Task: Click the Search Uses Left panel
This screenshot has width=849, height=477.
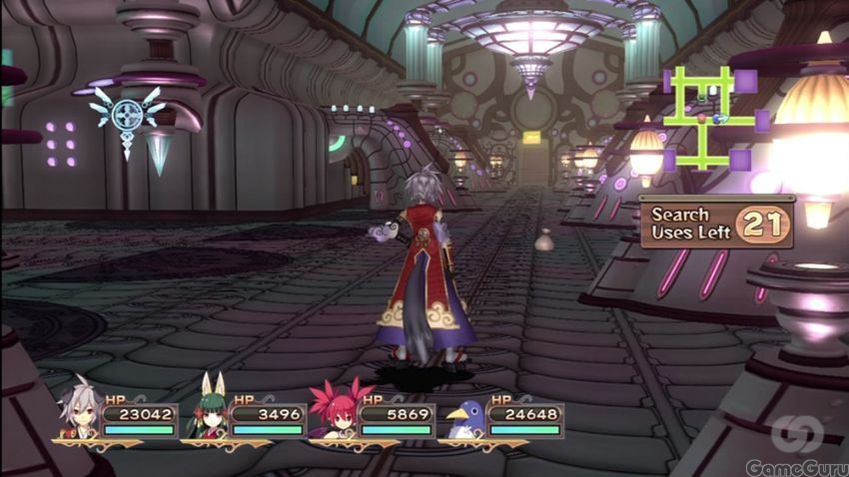Action: pos(718,222)
